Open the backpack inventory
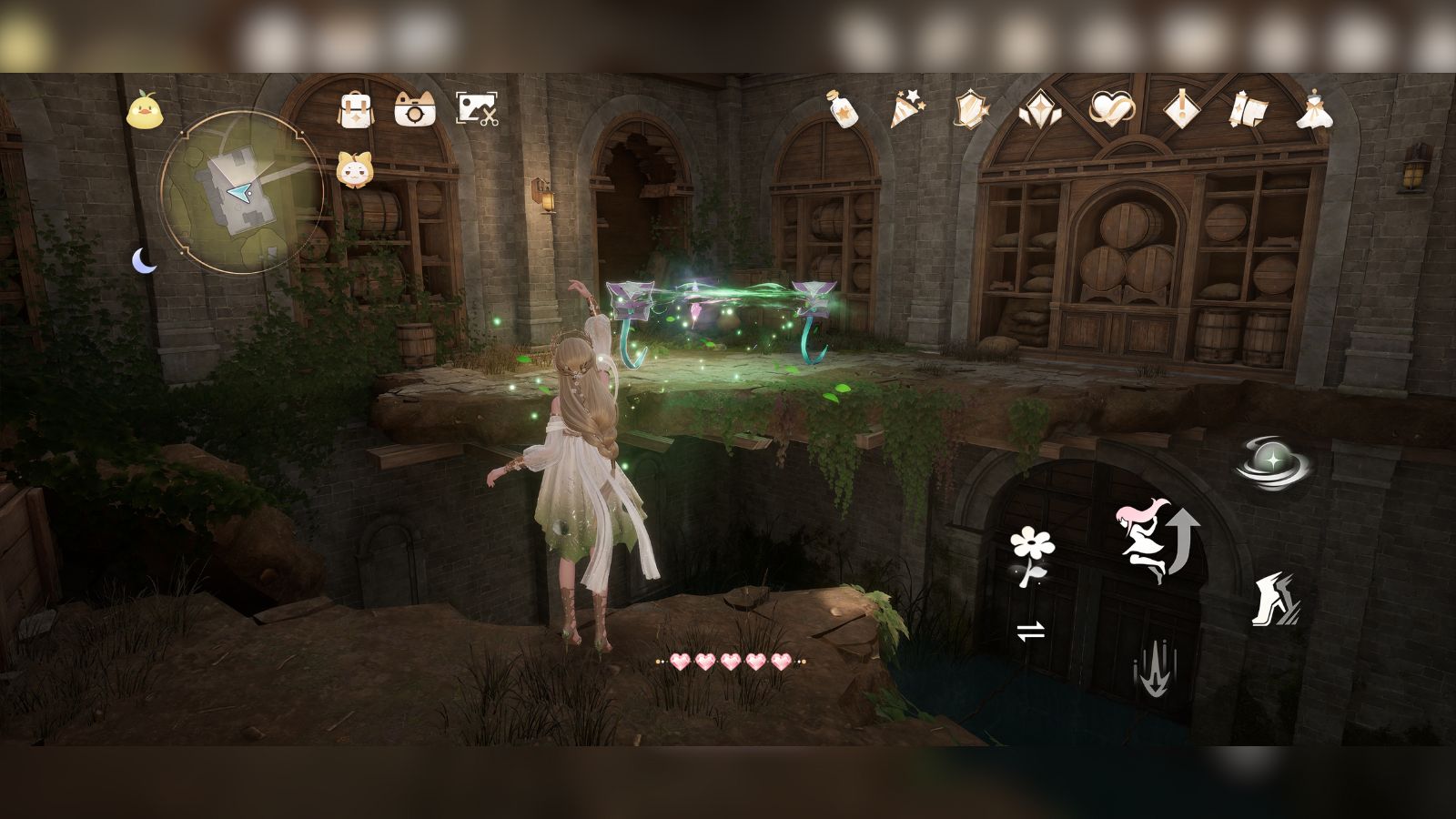This screenshot has width=1456, height=819. point(355,108)
